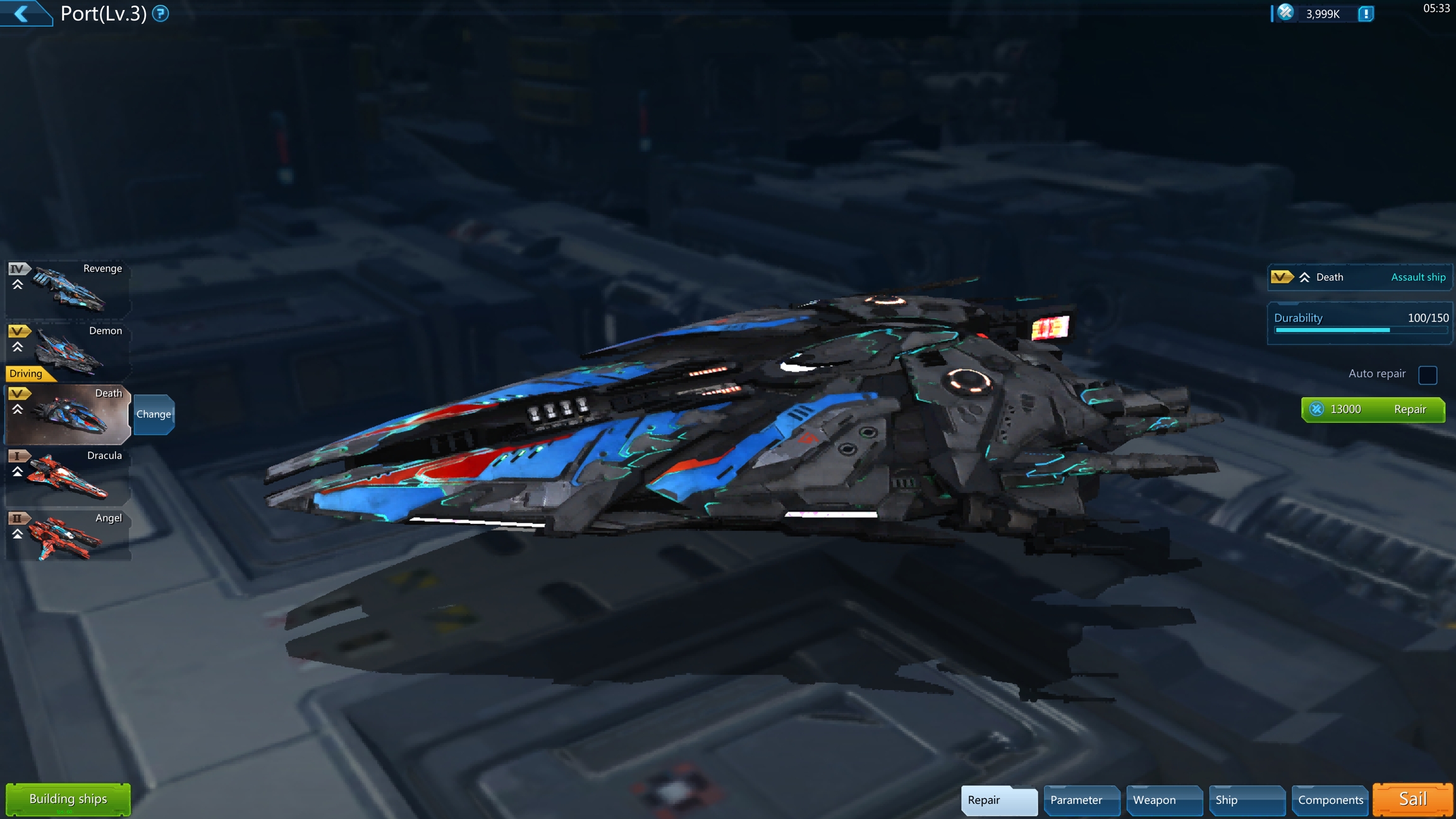Open the Port help question mark

pyautogui.click(x=161, y=13)
